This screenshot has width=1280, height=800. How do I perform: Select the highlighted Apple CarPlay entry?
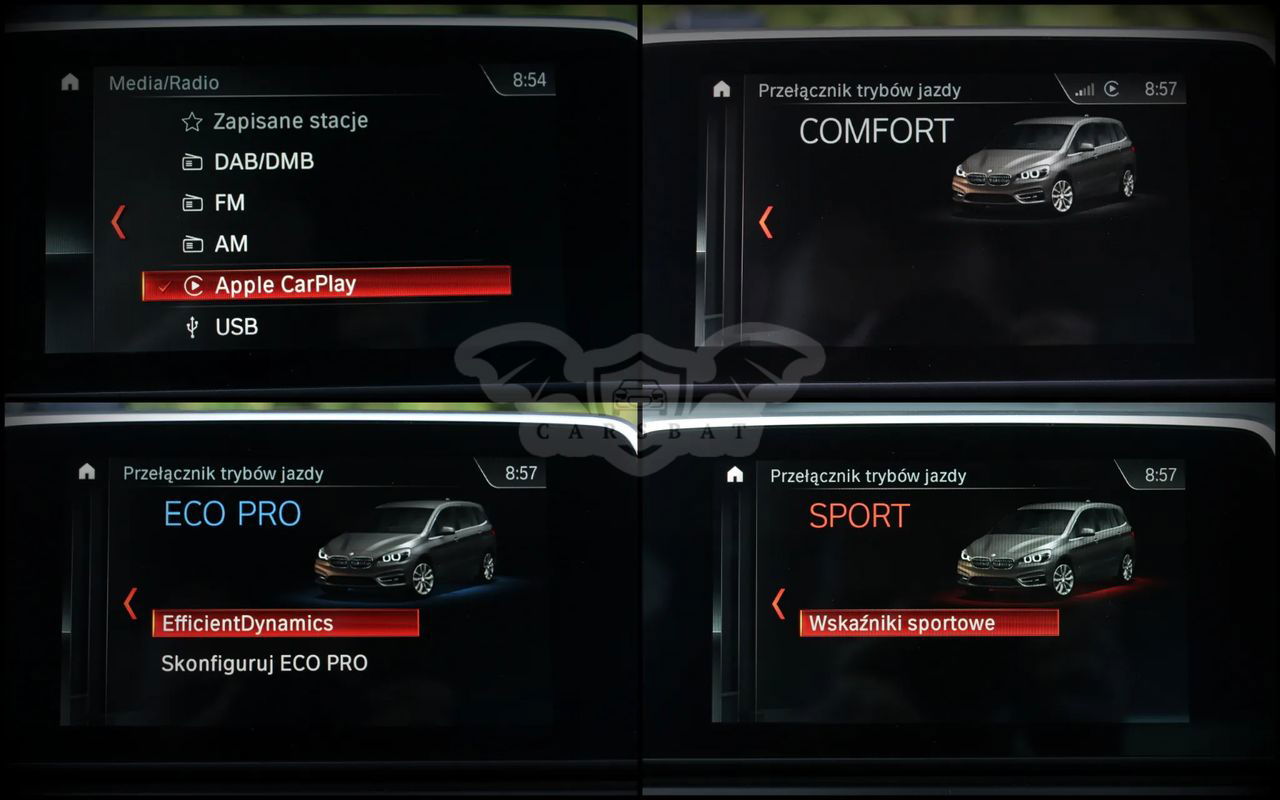coord(326,284)
